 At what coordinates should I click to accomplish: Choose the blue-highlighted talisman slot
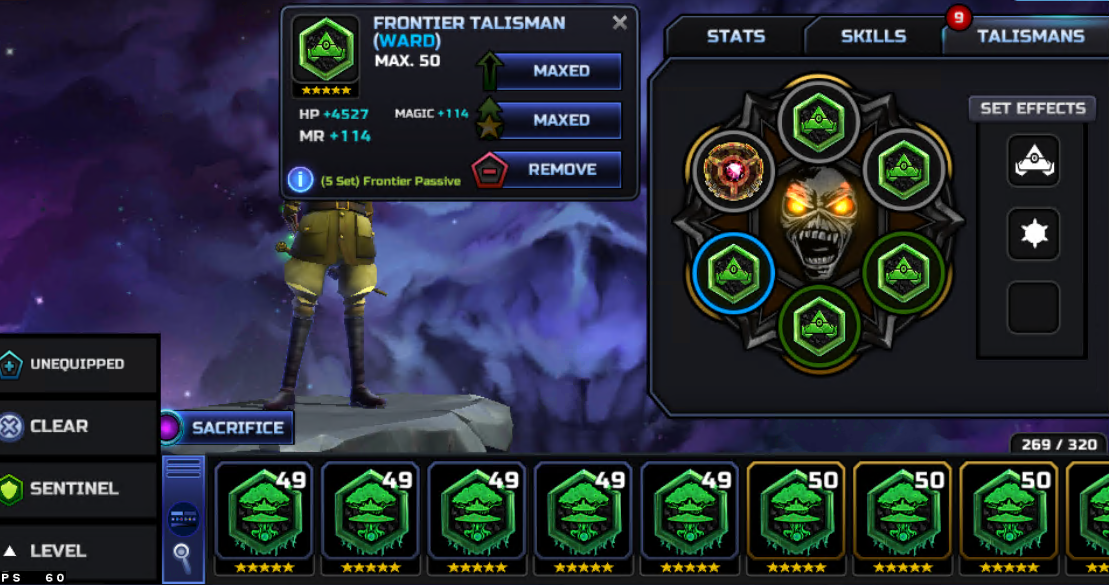coord(734,273)
